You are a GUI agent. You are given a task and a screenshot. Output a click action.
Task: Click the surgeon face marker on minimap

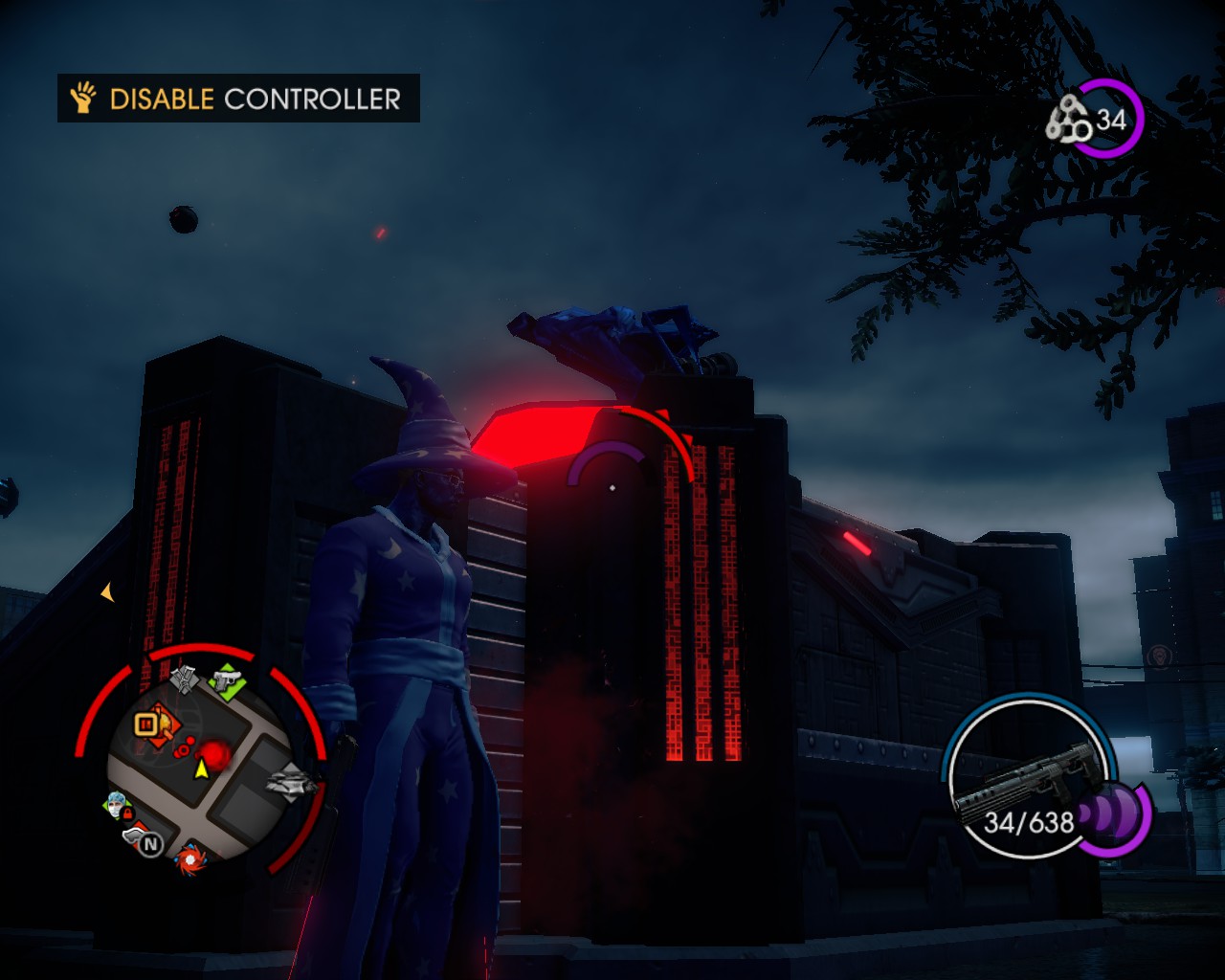point(116,805)
